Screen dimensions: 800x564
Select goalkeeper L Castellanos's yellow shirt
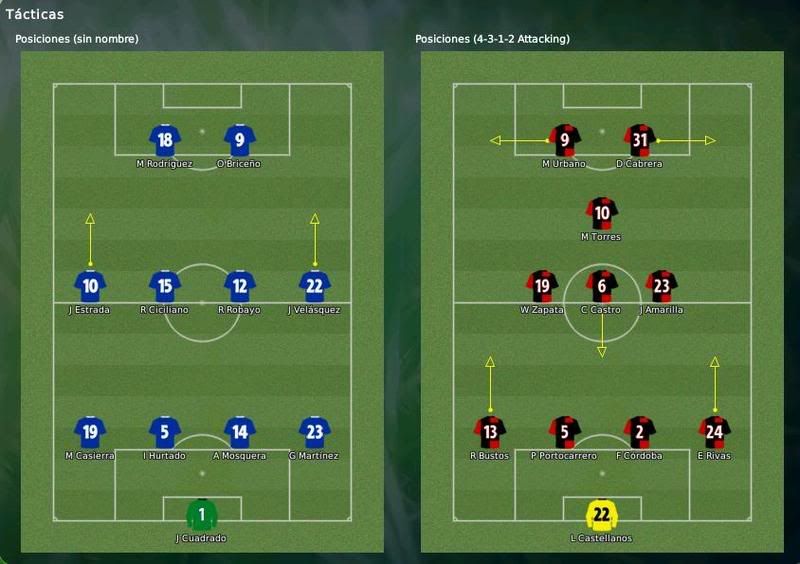click(x=602, y=514)
